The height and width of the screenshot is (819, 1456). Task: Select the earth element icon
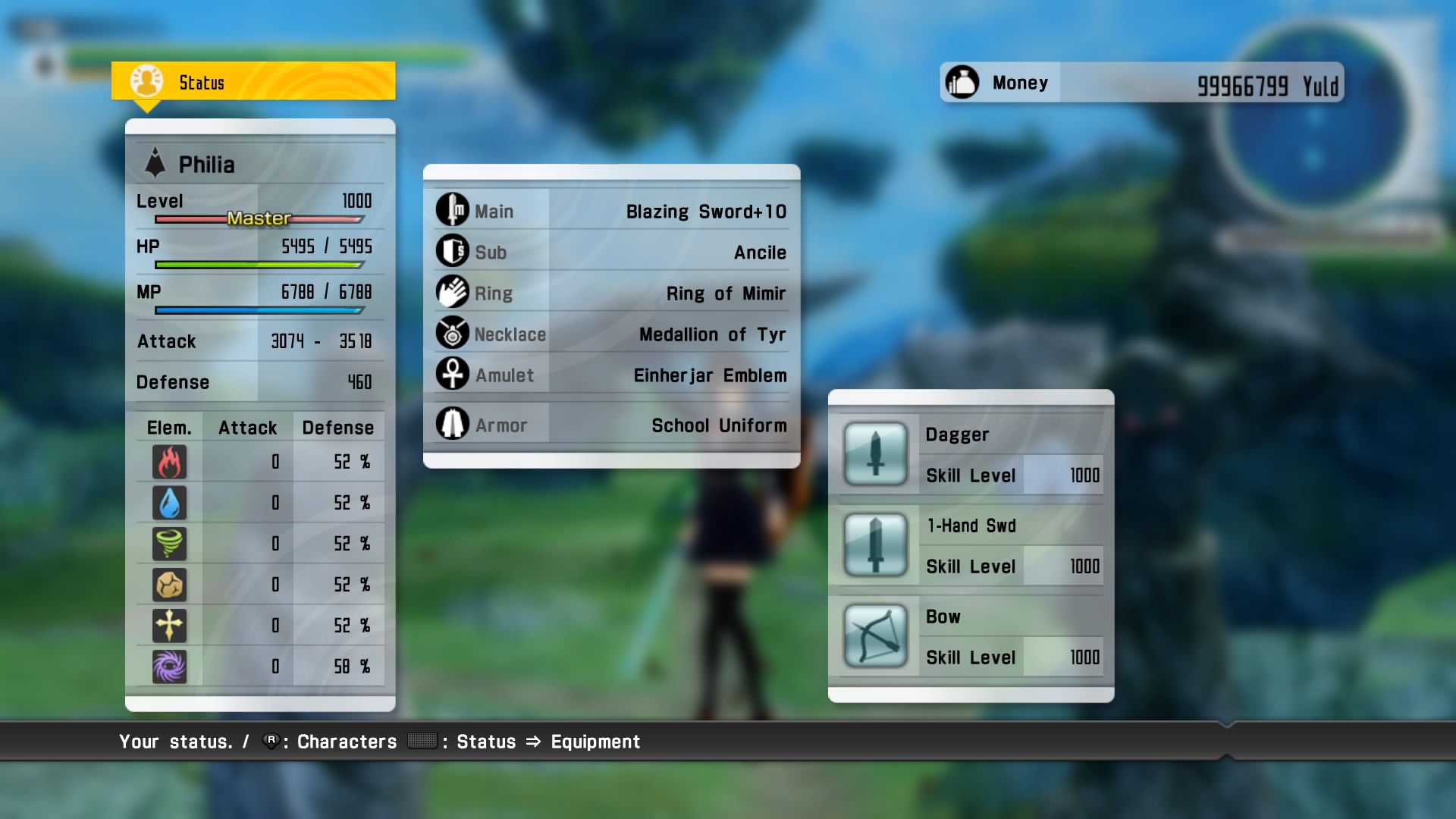170,585
